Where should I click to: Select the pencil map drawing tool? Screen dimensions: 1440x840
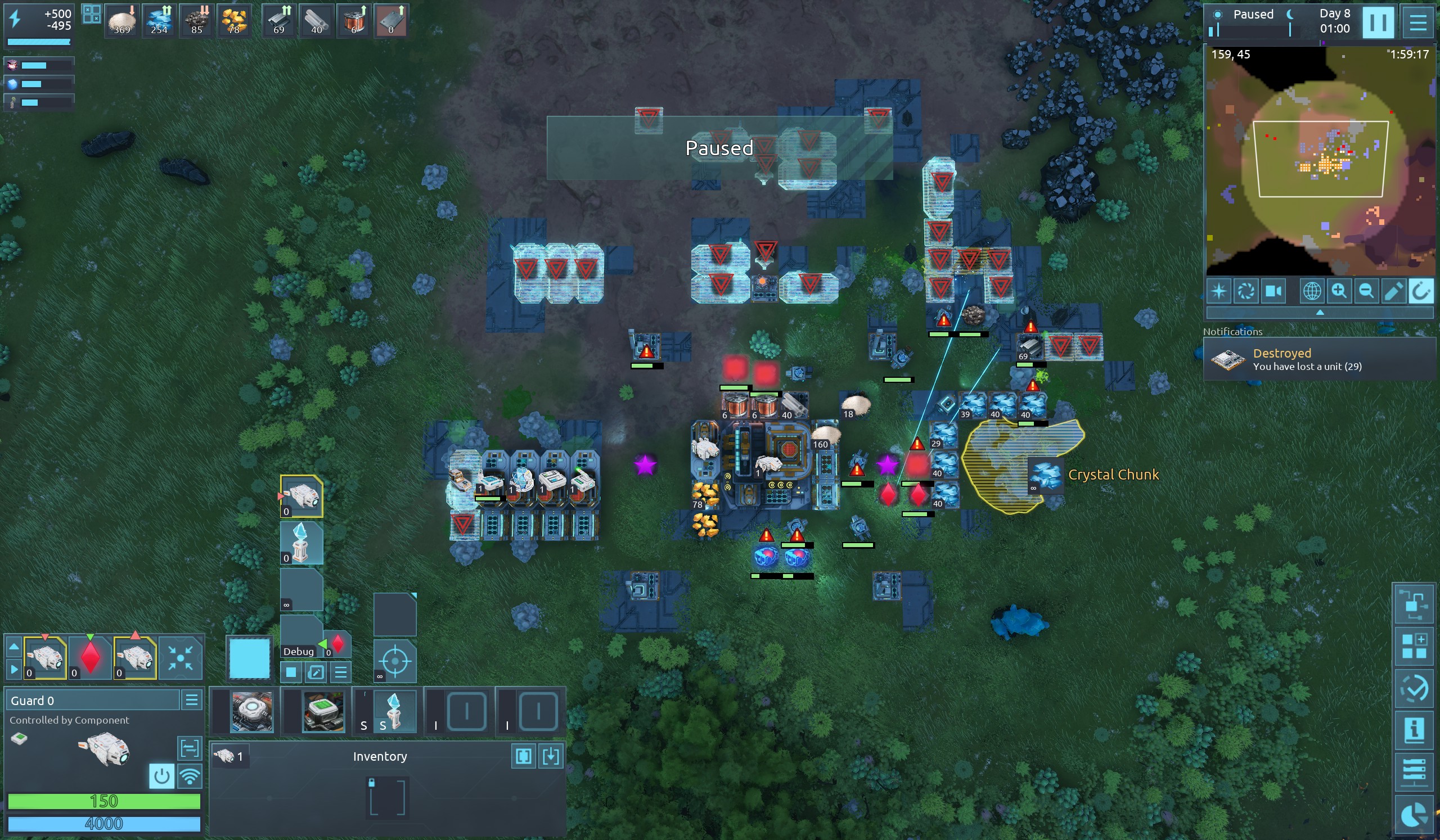click(1393, 291)
